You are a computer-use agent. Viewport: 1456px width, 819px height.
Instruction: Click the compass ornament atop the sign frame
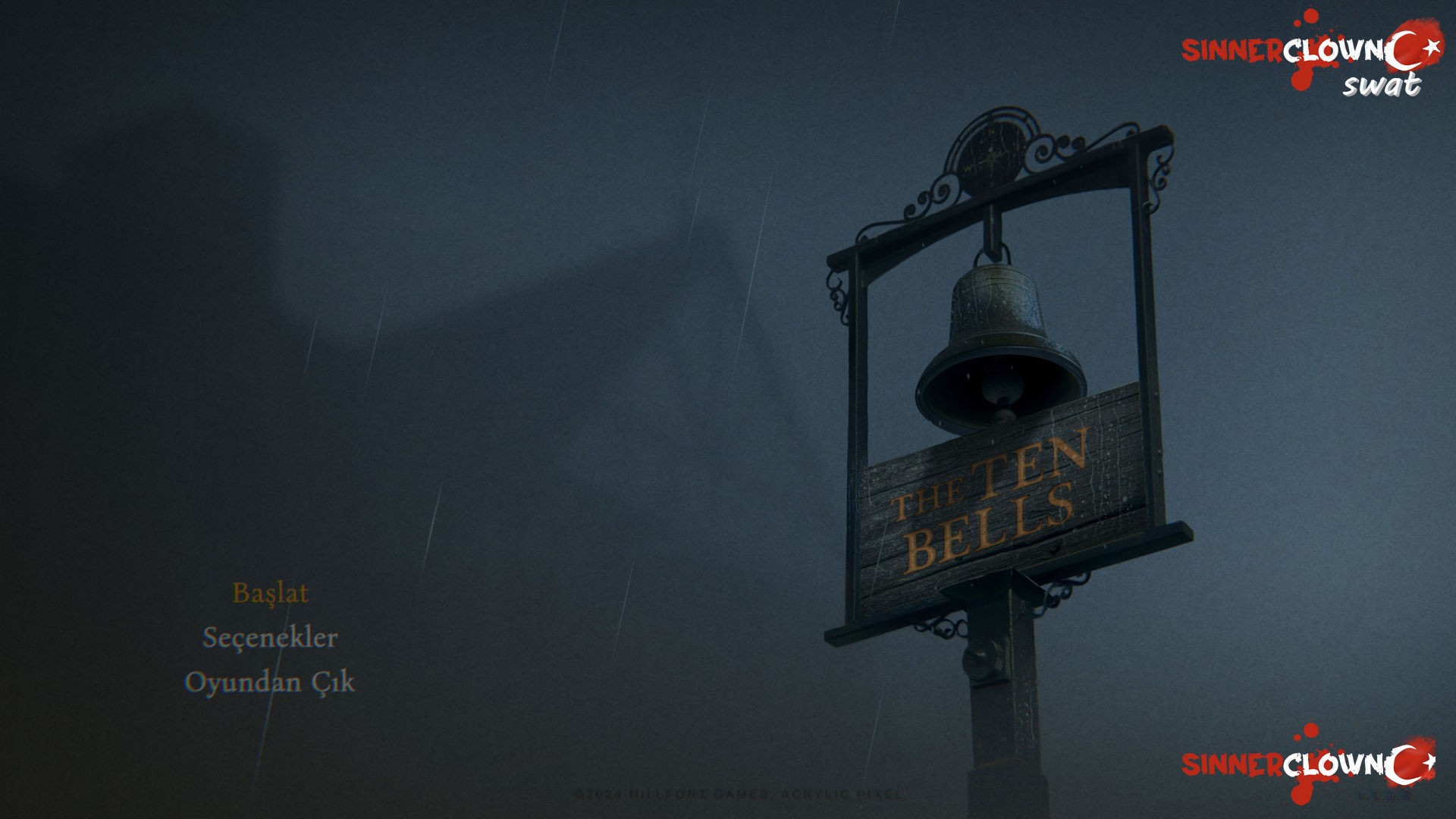993,152
